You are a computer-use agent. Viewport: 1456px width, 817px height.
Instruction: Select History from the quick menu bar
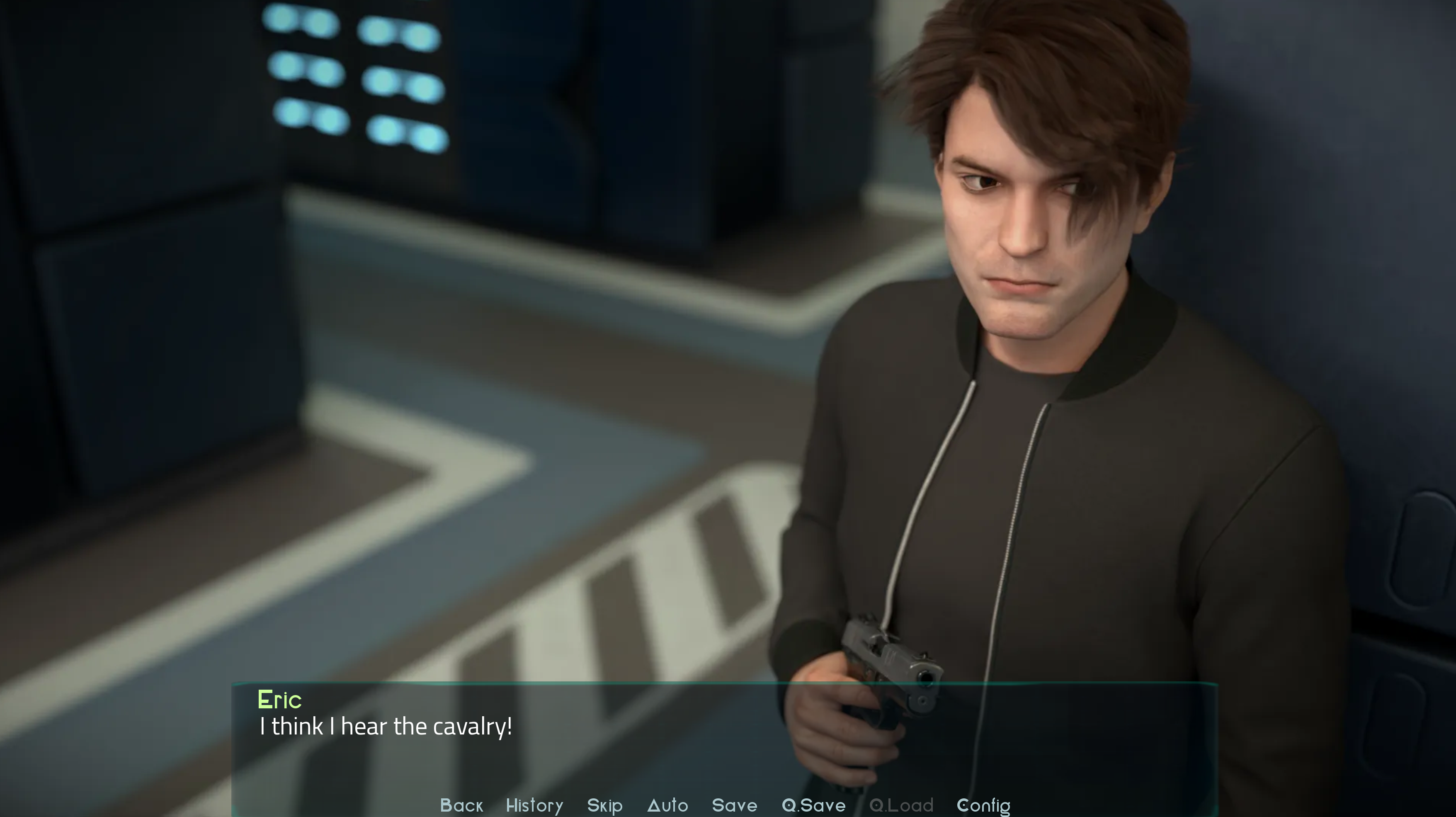click(534, 805)
